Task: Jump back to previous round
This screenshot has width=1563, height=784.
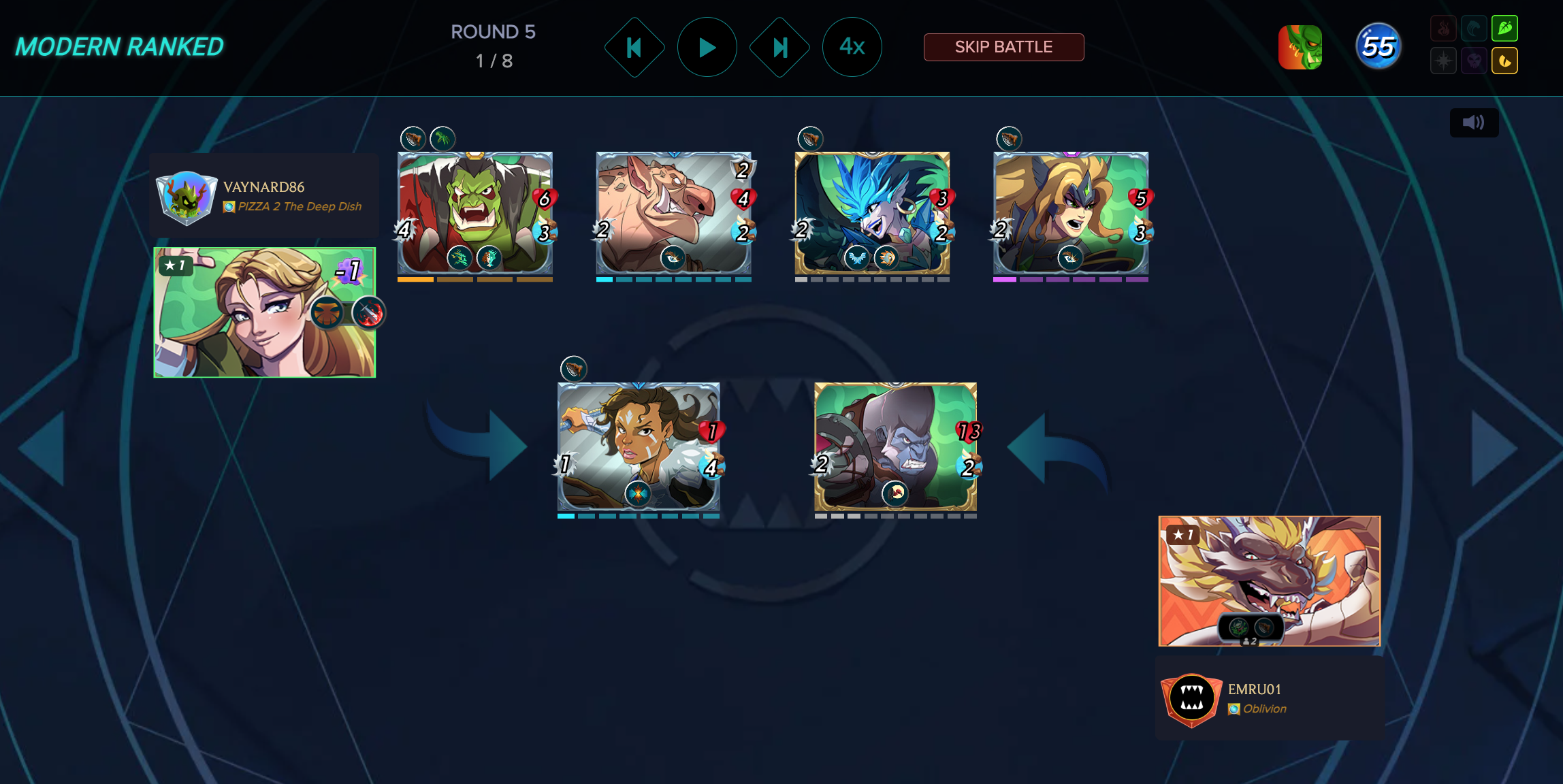Action: pyautogui.click(x=634, y=47)
